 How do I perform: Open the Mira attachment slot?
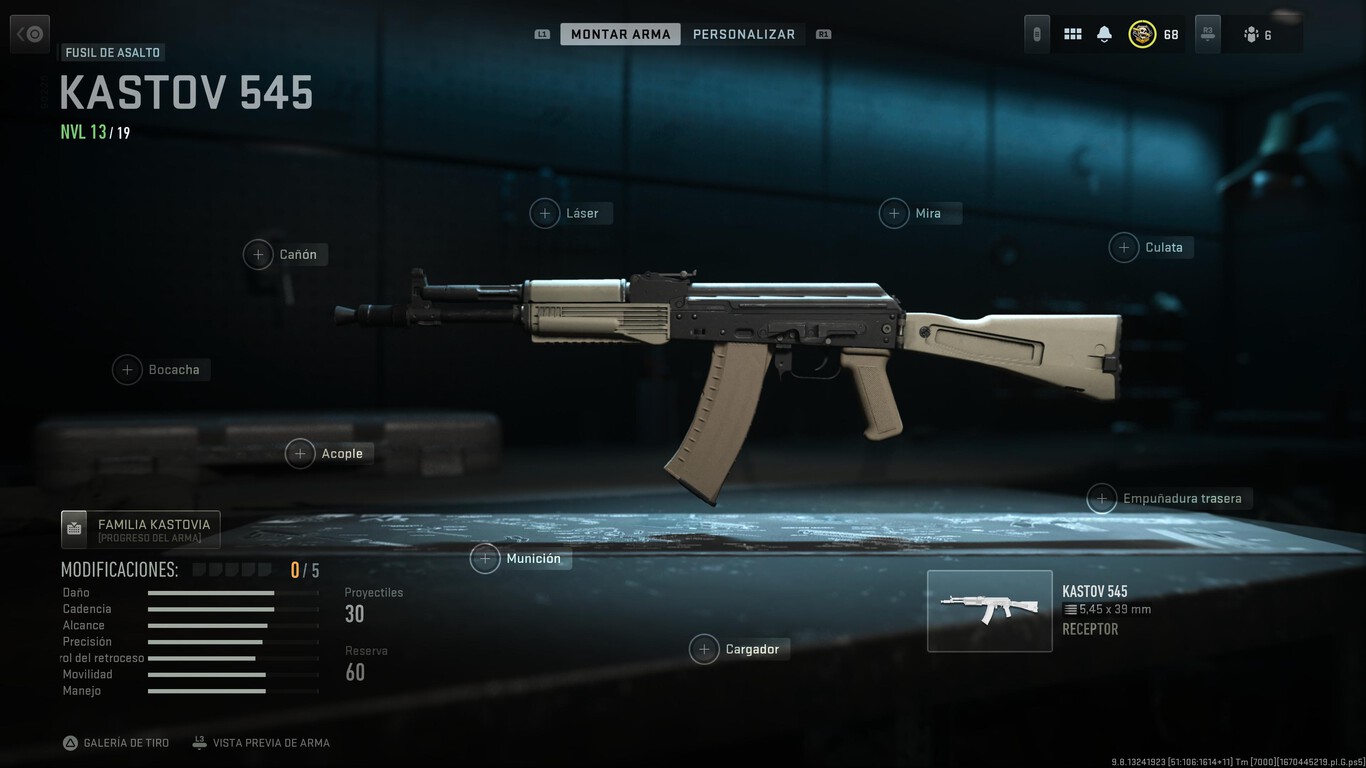(x=919, y=213)
